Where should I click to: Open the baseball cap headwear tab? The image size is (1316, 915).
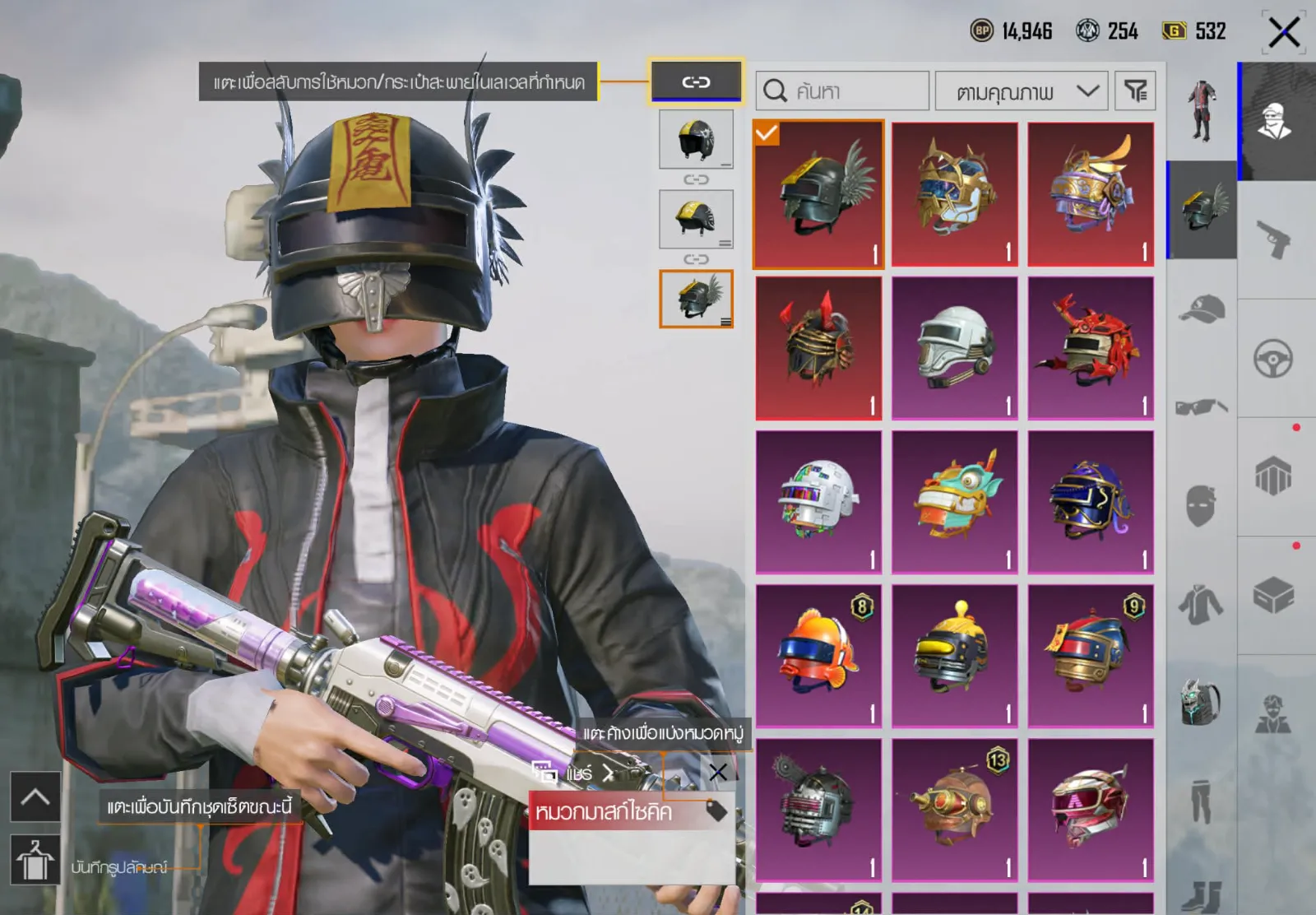point(1201,309)
